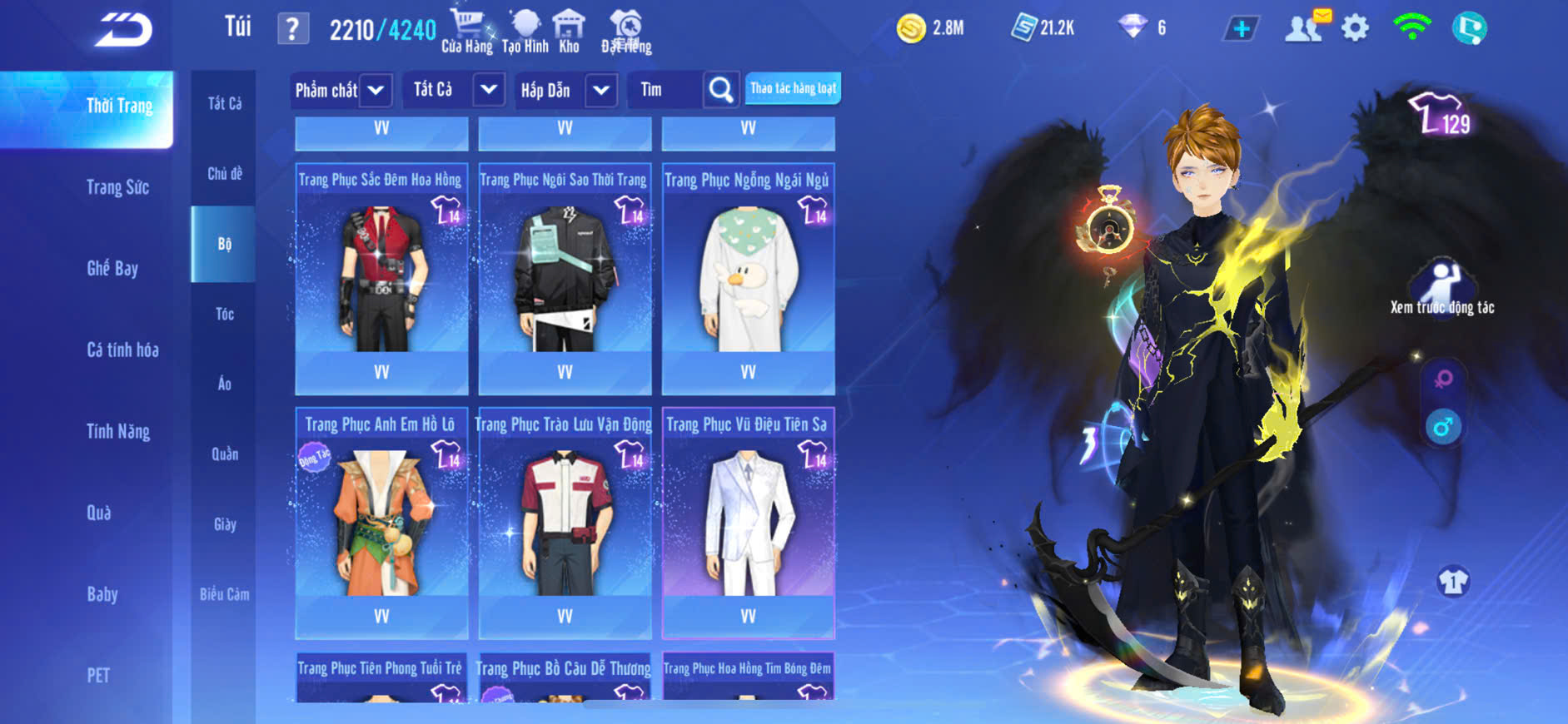The height and width of the screenshot is (724, 1568).
Task: Open the gear settings icon
Action: (1355, 28)
